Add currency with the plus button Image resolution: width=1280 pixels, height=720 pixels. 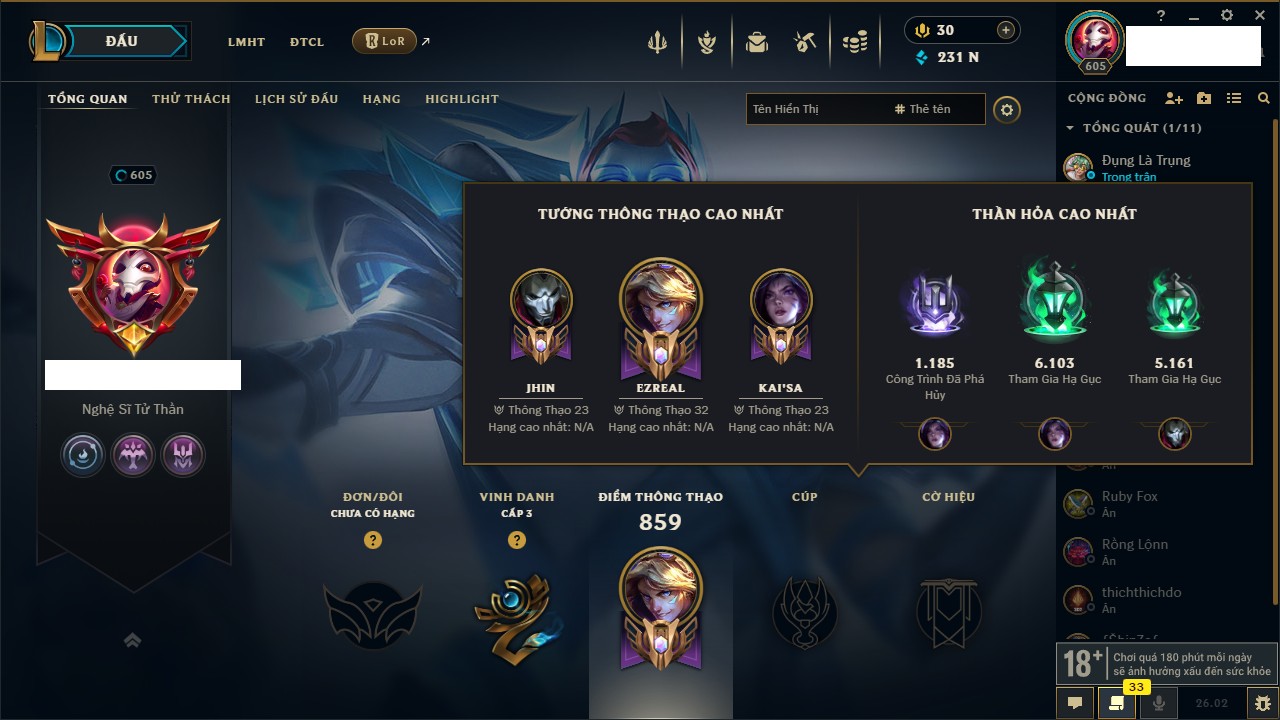pyautogui.click(x=1006, y=30)
